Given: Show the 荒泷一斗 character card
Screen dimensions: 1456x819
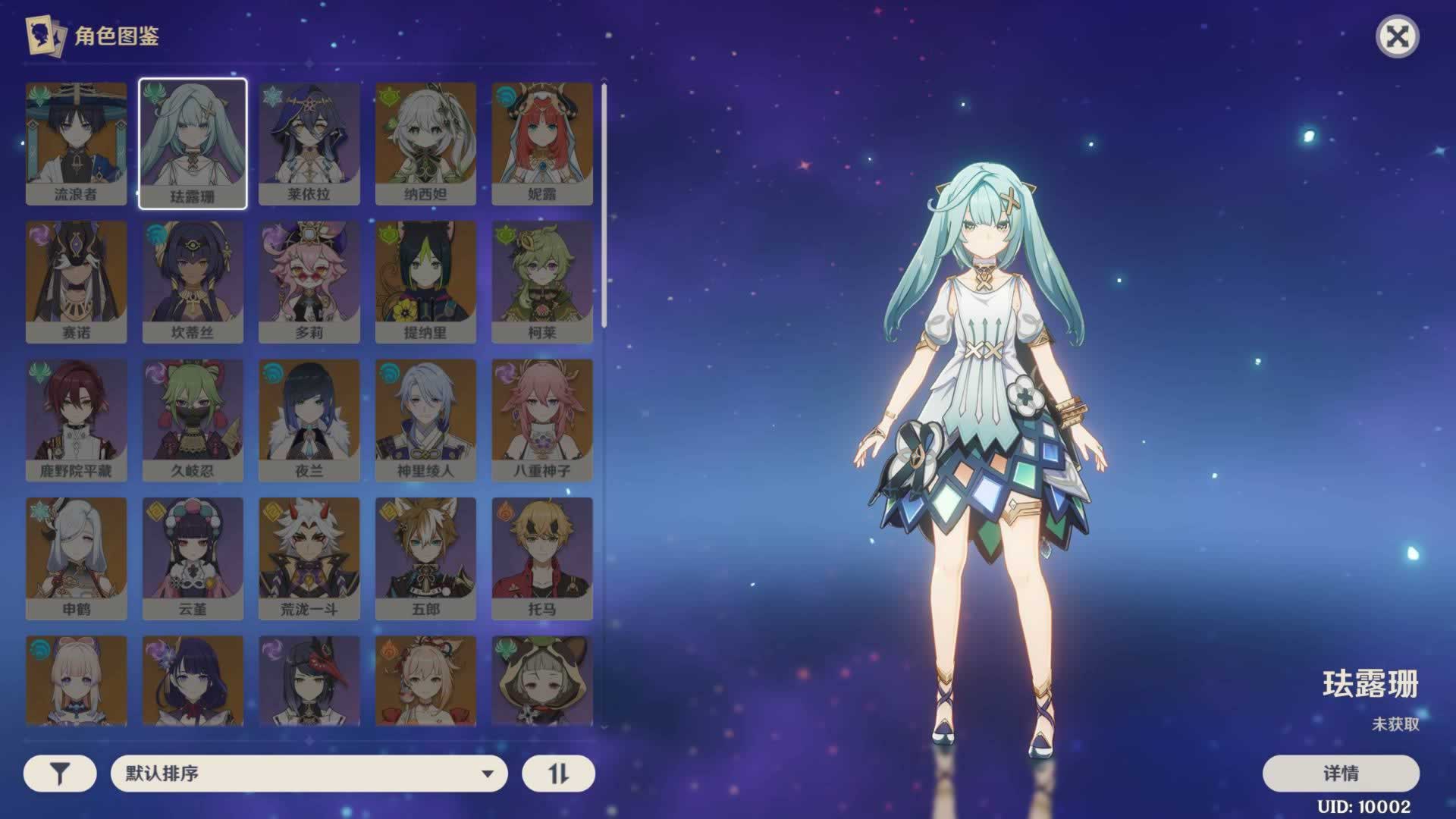Looking at the screenshot, I should pos(309,558).
